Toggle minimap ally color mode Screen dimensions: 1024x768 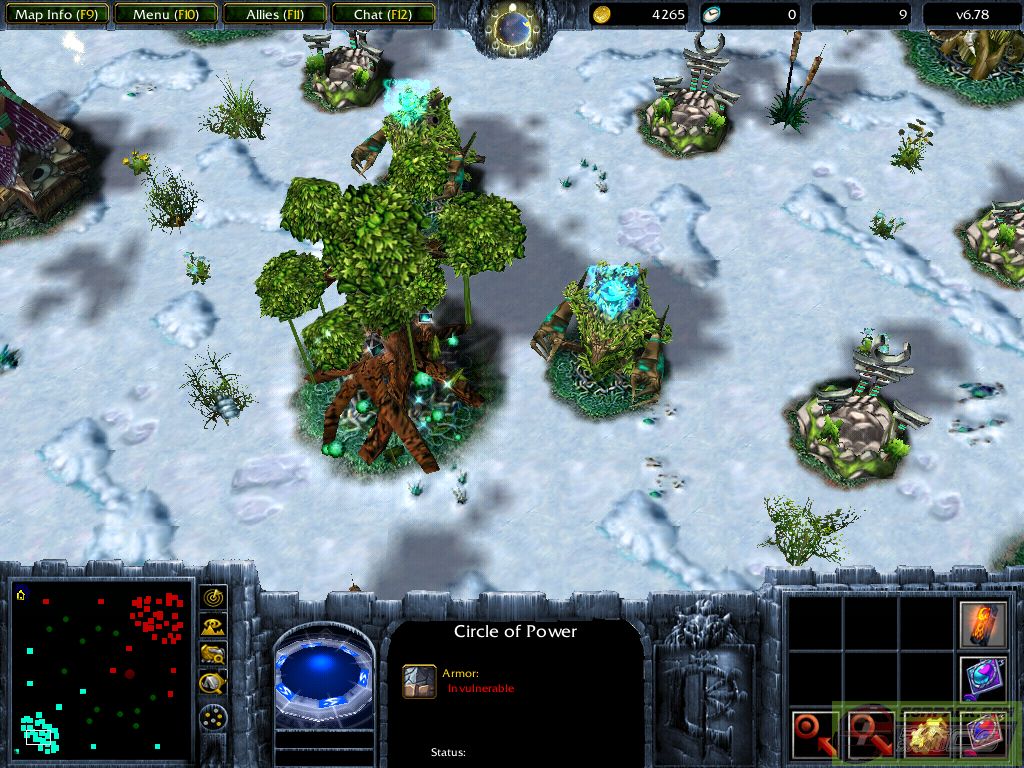(213, 654)
